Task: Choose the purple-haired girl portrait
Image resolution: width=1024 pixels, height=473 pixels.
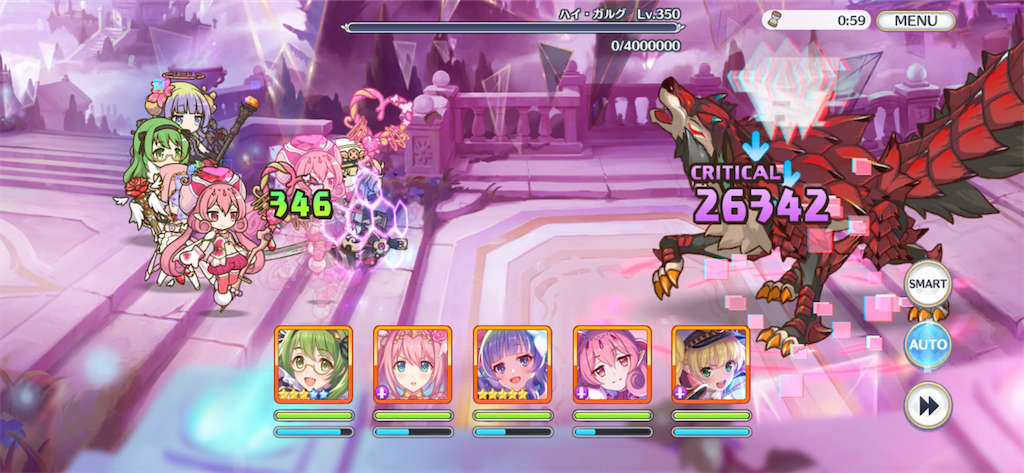Action: click(512, 364)
